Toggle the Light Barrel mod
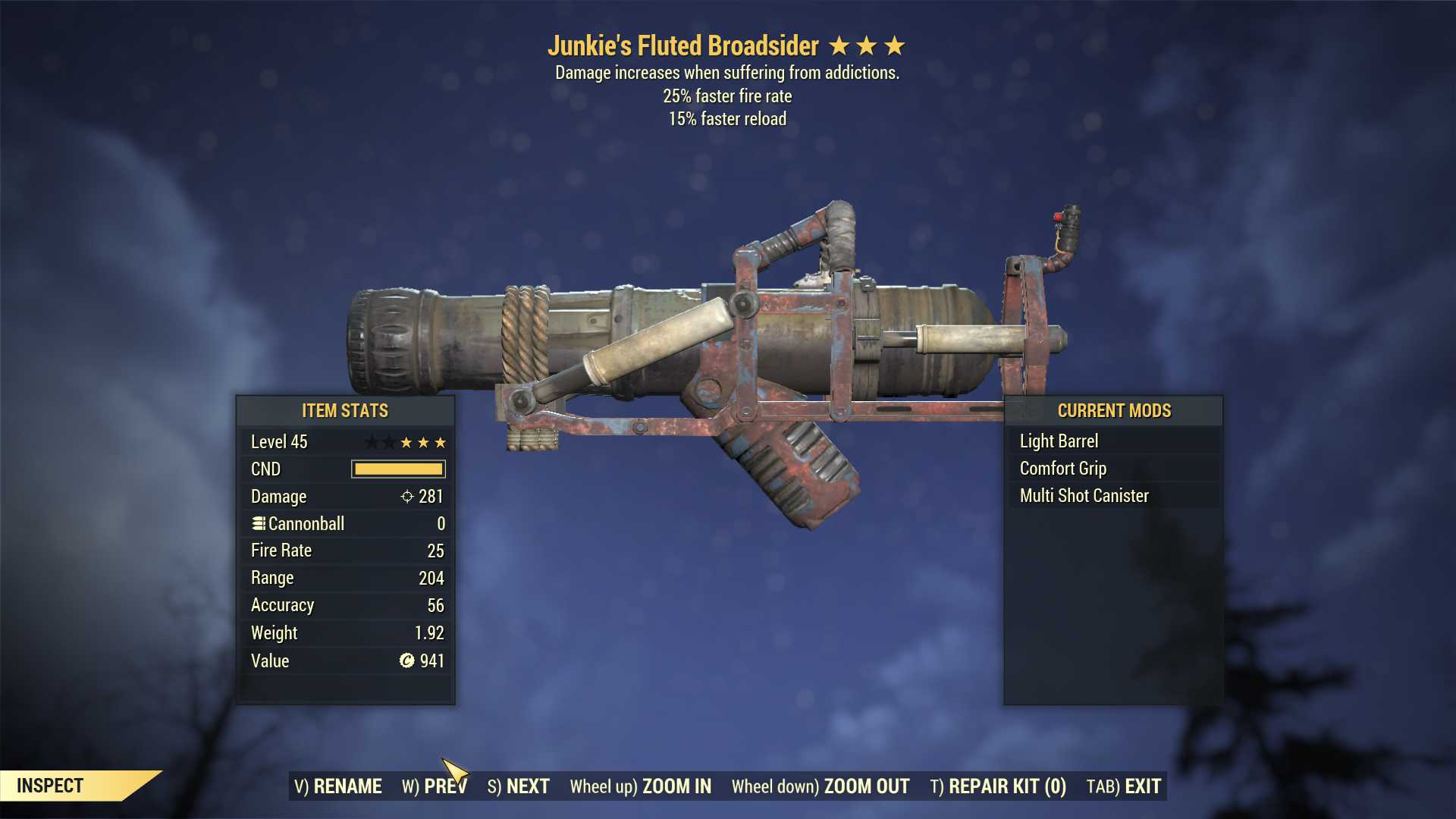This screenshot has width=1456, height=819. (x=1059, y=441)
